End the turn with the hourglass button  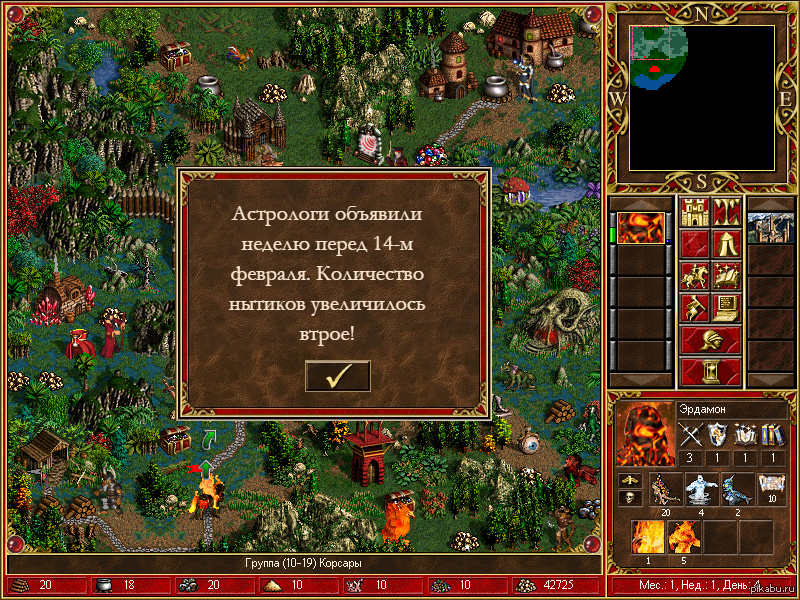click(x=710, y=371)
